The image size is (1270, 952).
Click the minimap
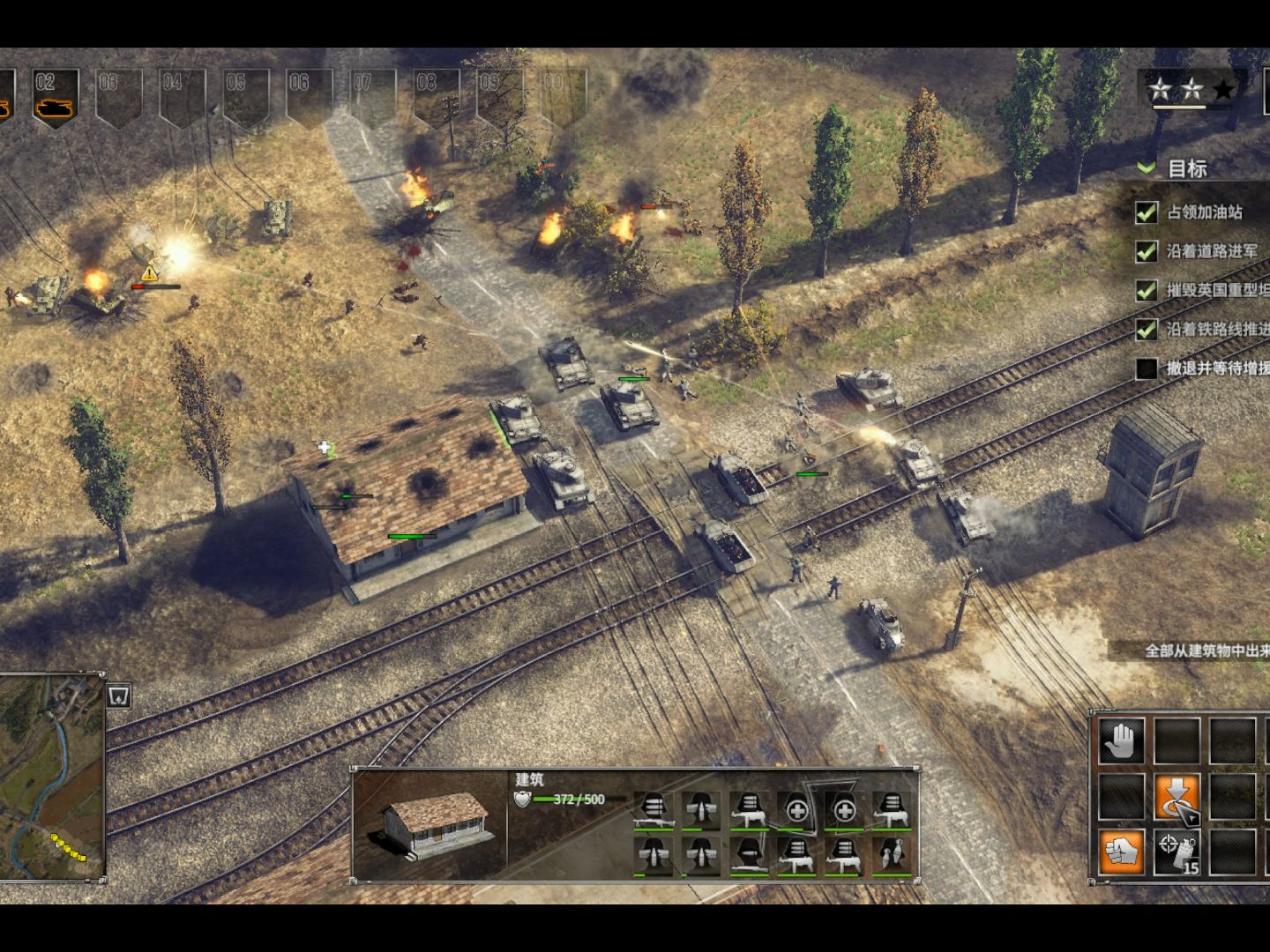tap(53, 776)
